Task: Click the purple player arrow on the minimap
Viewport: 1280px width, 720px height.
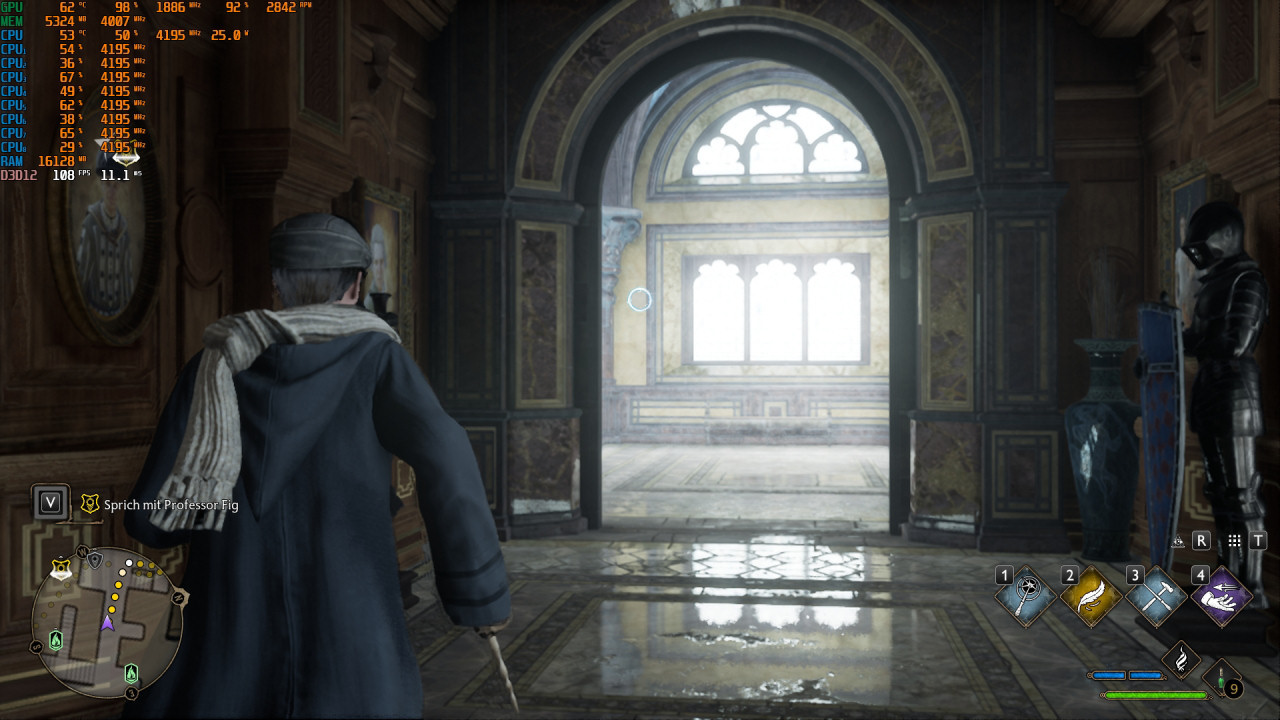Action: (x=108, y=622)
